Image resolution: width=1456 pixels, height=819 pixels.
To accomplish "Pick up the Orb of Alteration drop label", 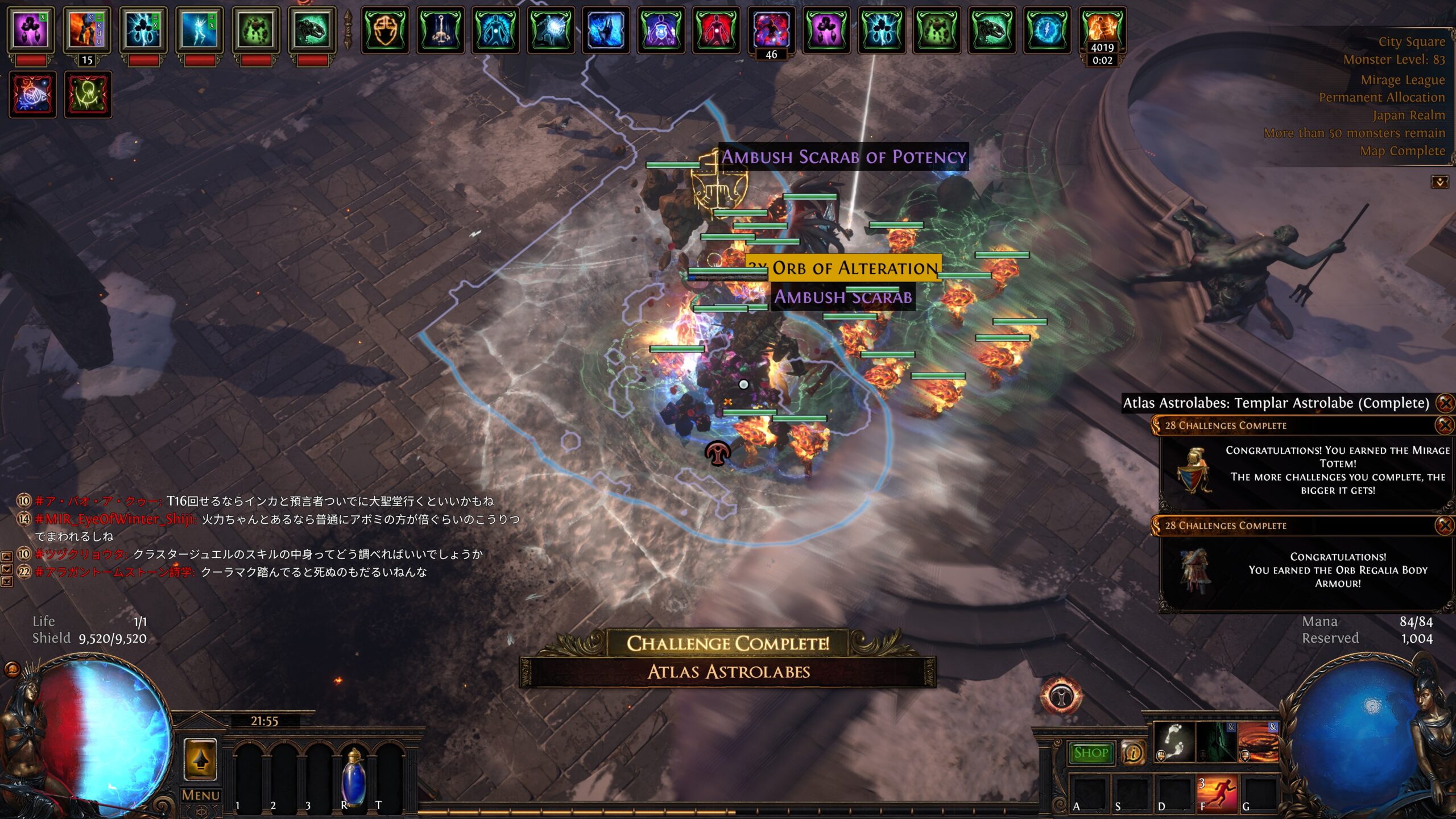I will click(854, 268).
